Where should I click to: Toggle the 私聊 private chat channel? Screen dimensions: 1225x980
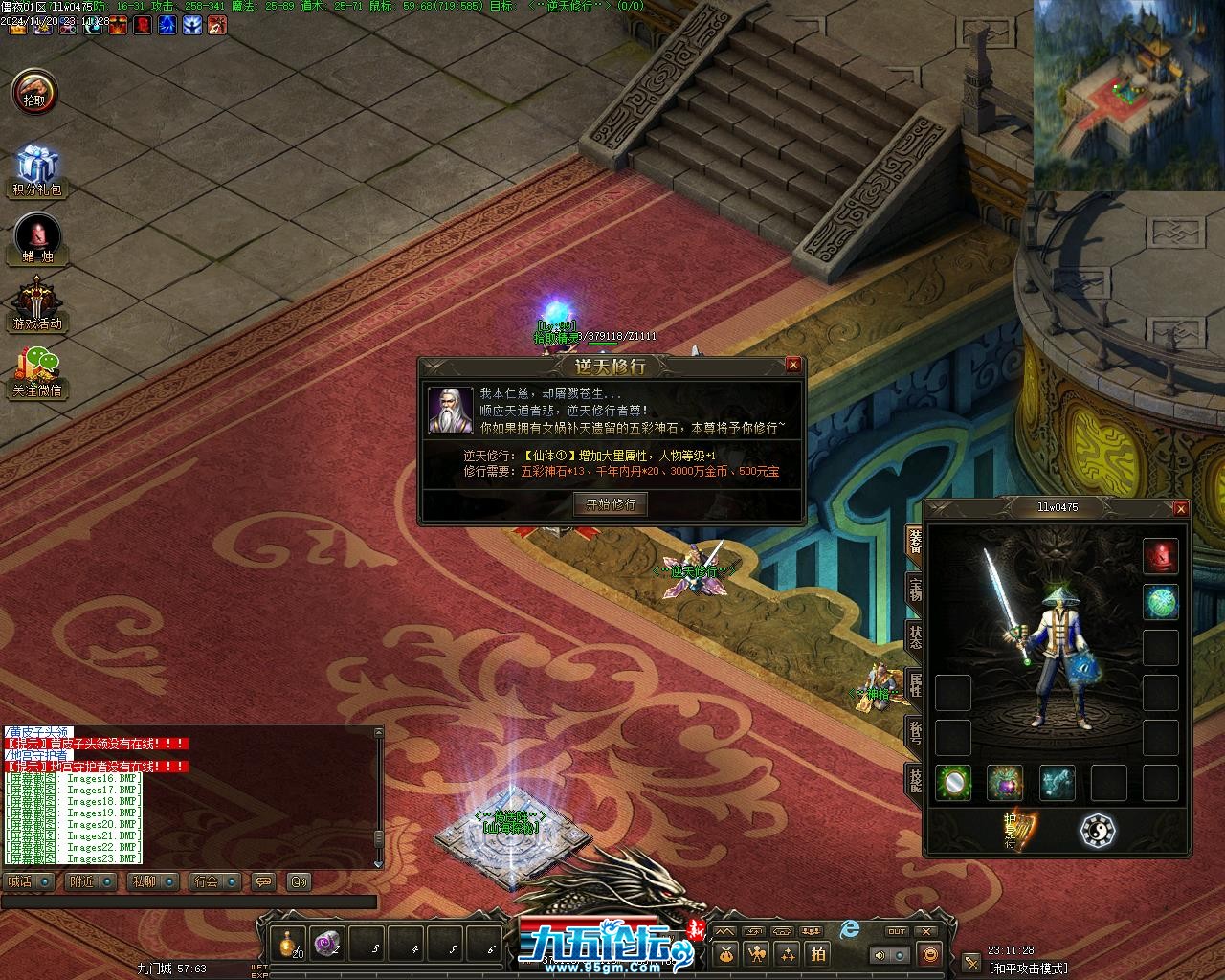151,881
